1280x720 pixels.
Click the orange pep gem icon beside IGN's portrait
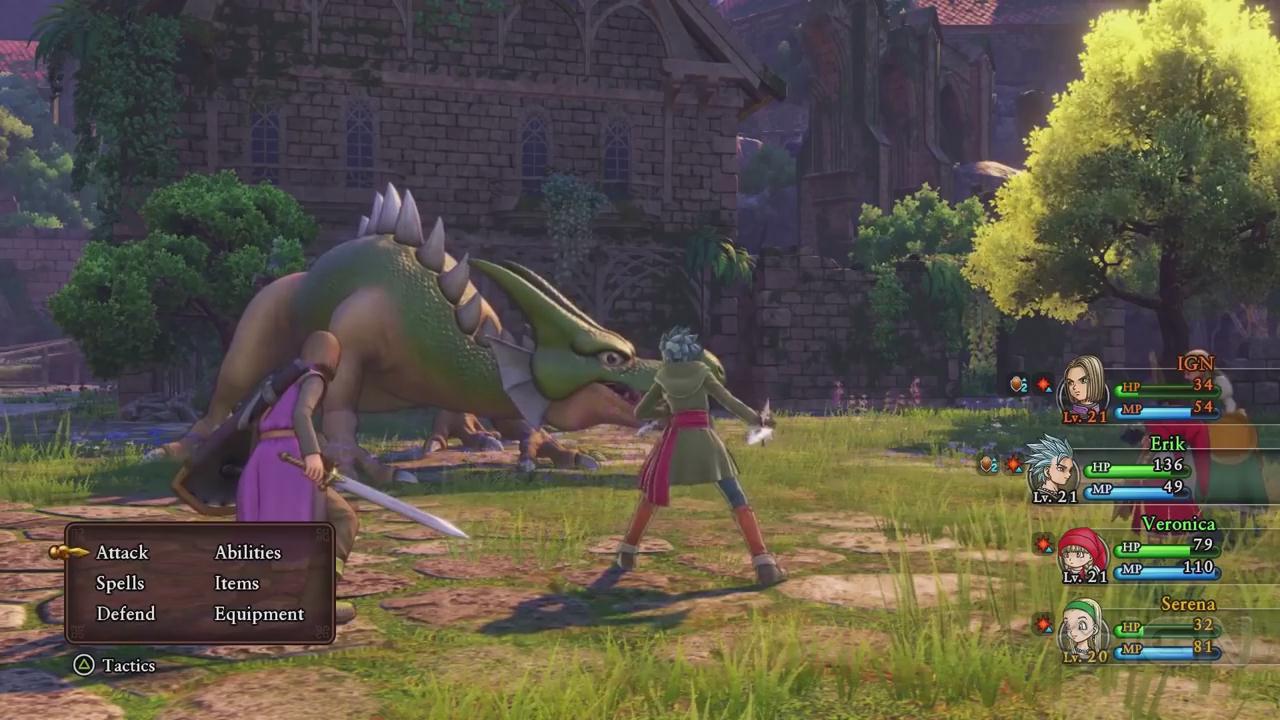coord(1017,383)
